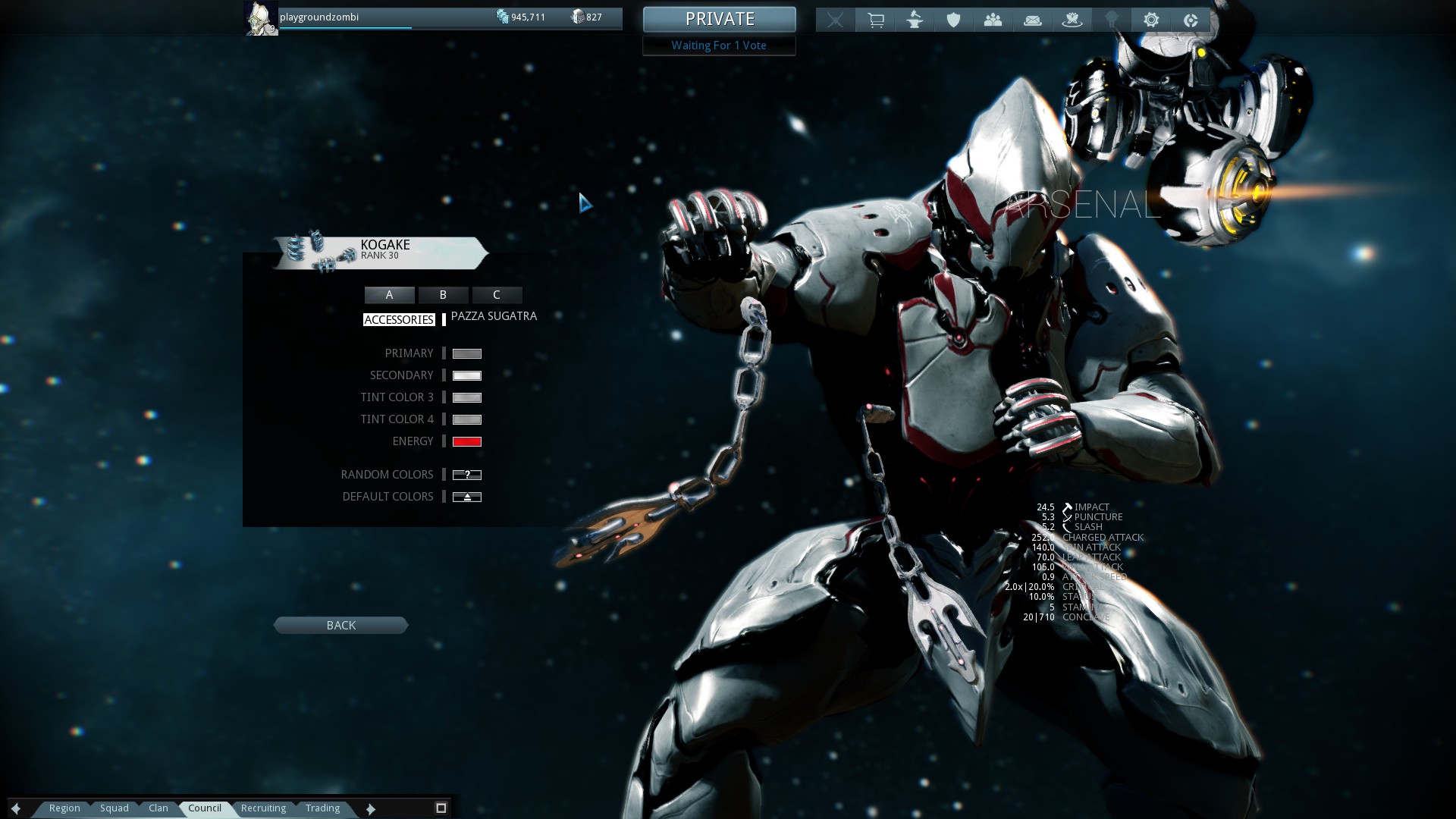Change the Secondary color swatch
Viewport: 1456px width, 819px height.
[x=466, y=375]
